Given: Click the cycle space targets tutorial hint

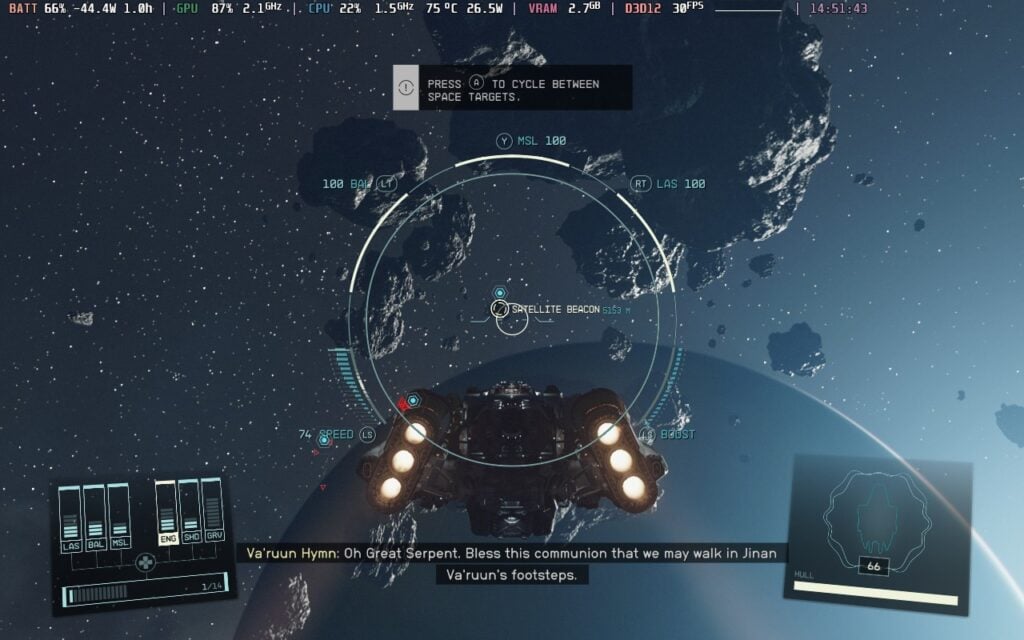Looking at the screenshot, I should click(512, 87).
